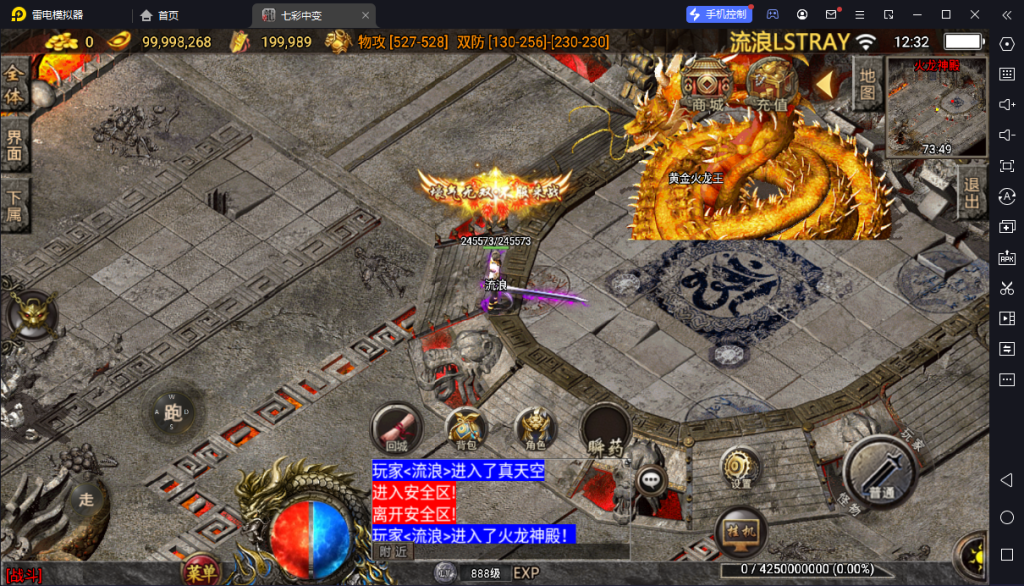Select the 全体 tab

(14, 85)
